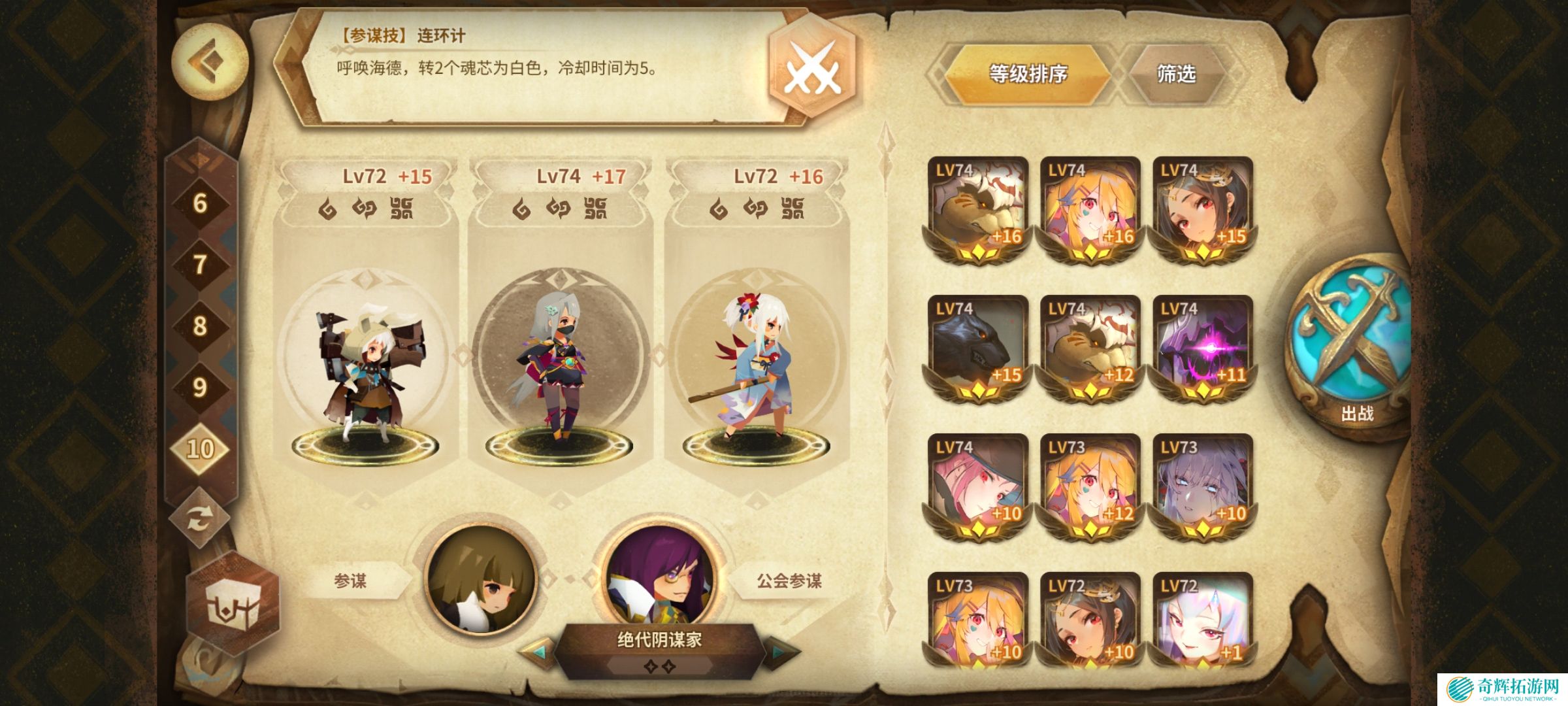Click the refresh arrows icon
Image resolution: width=1568 pixels, height=706 pixels.
coord(199,520)
